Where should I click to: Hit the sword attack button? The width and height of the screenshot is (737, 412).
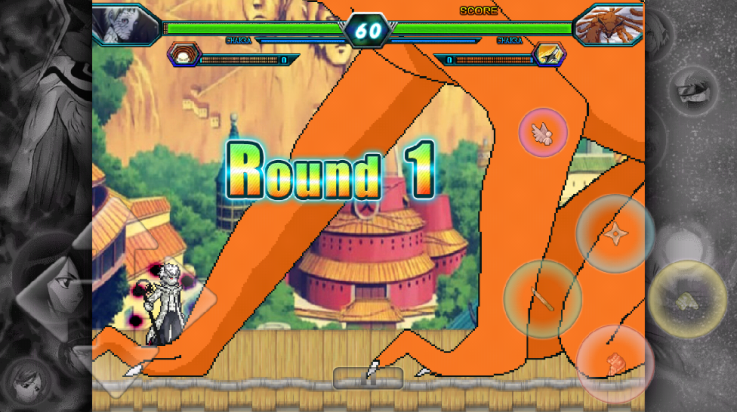[x=542, y=298]
